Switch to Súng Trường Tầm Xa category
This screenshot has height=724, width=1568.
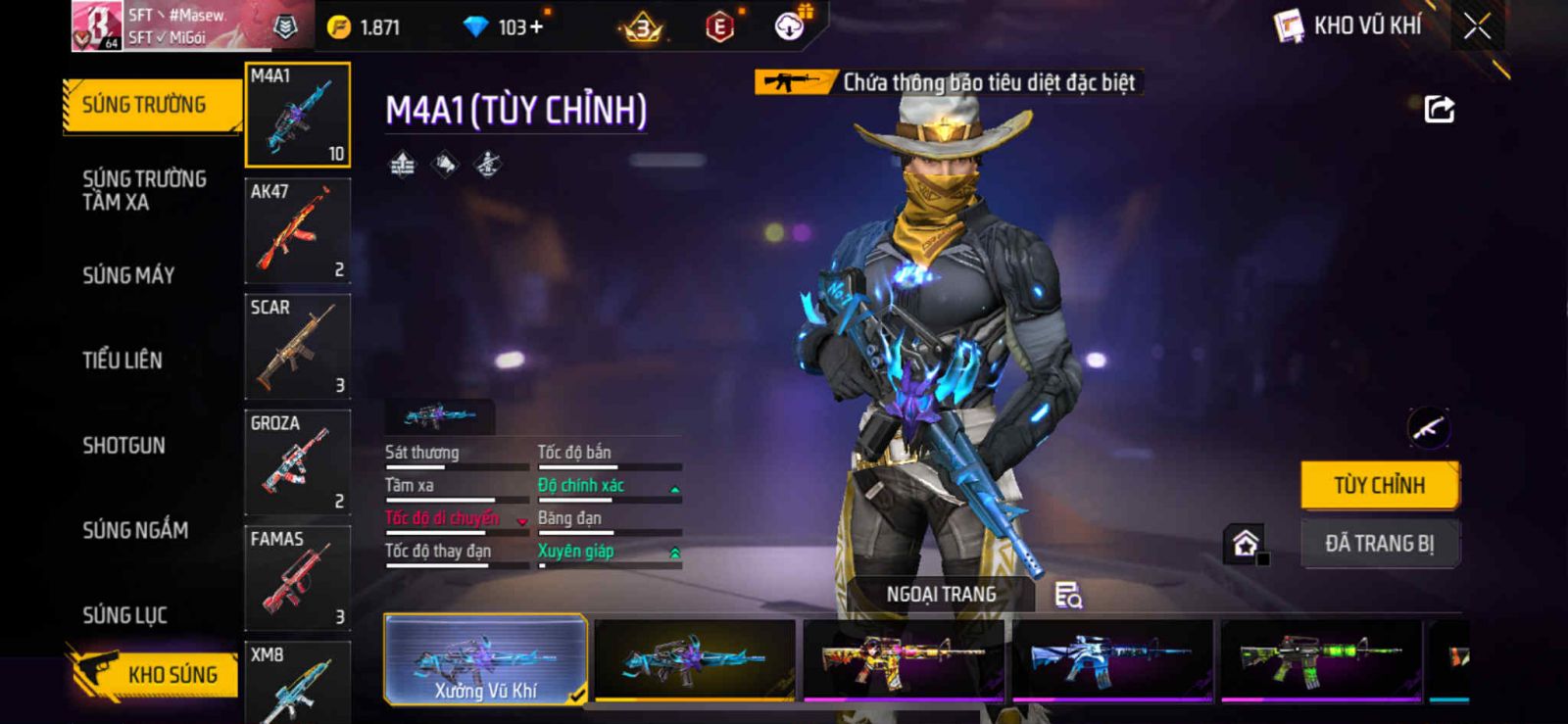coord(144,190)
